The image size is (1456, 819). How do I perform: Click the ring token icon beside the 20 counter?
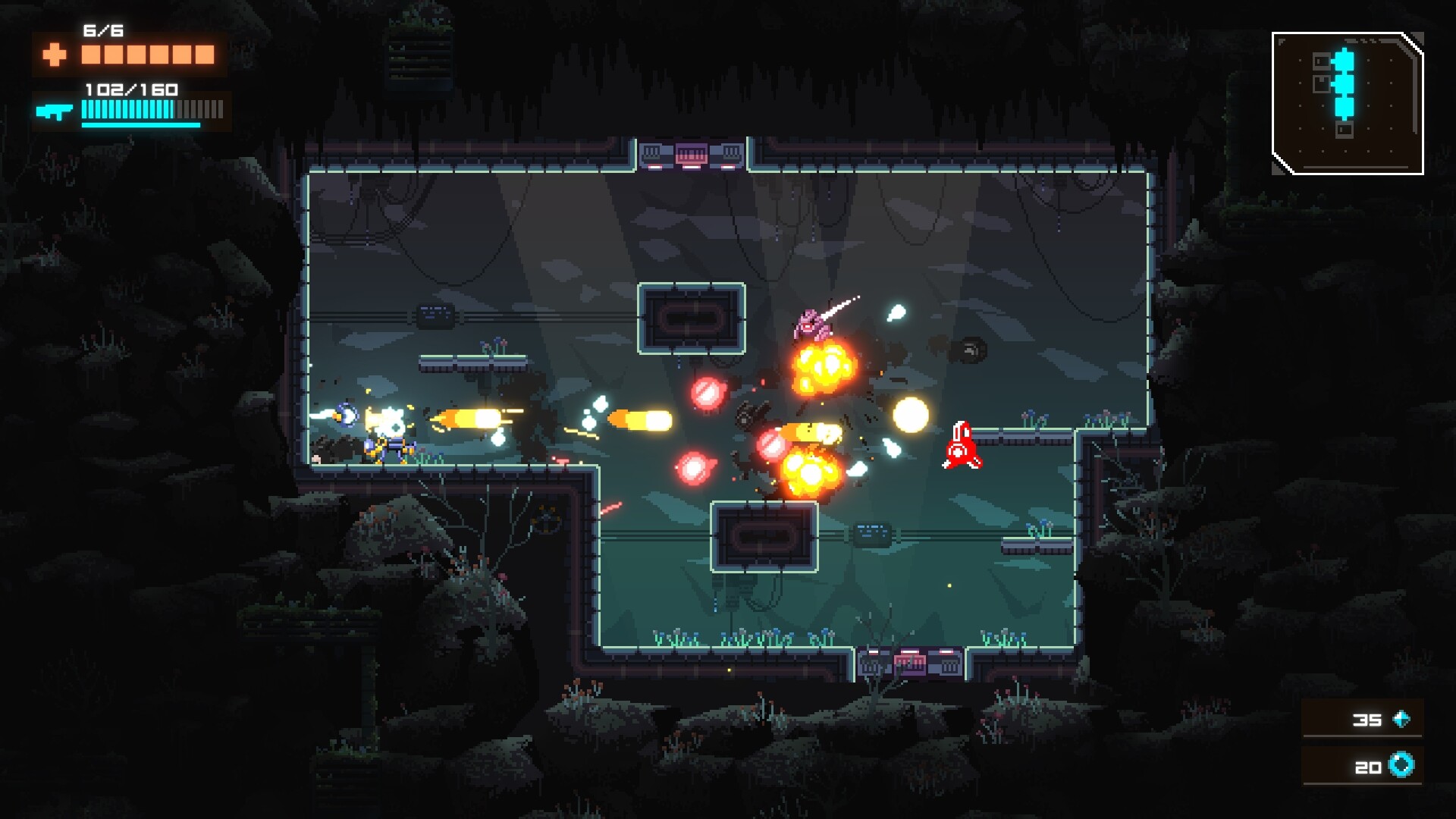pyautogui.click(x=1401, y=767)
